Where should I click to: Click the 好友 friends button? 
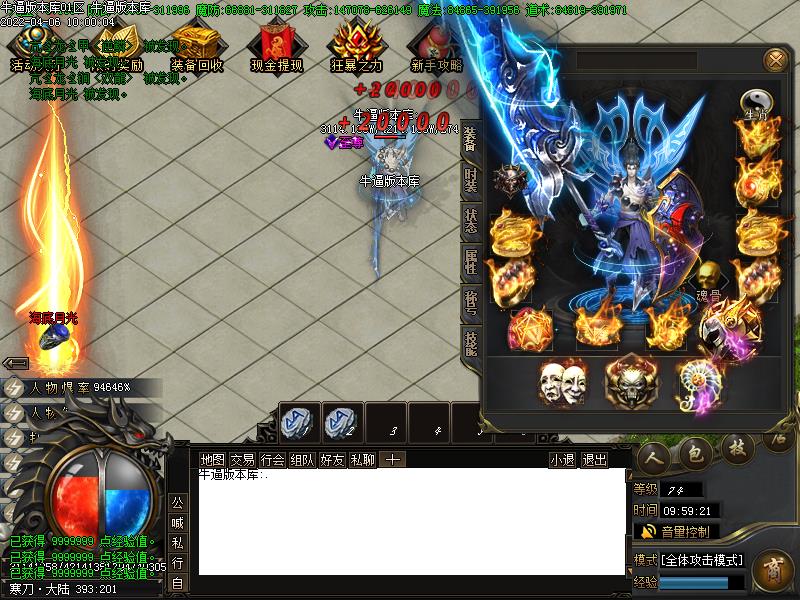(x=332, y=459)
